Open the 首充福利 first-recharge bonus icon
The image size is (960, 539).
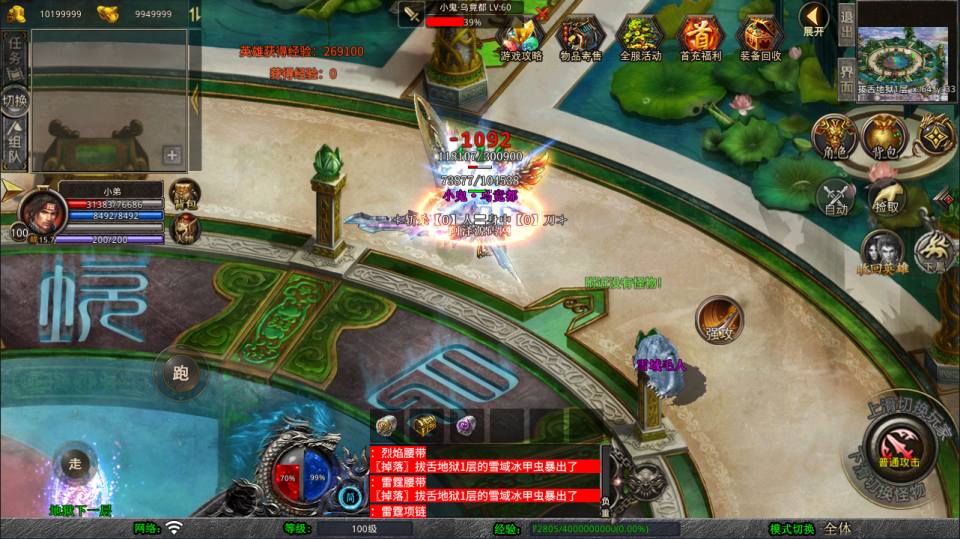(x=699, y=36)
